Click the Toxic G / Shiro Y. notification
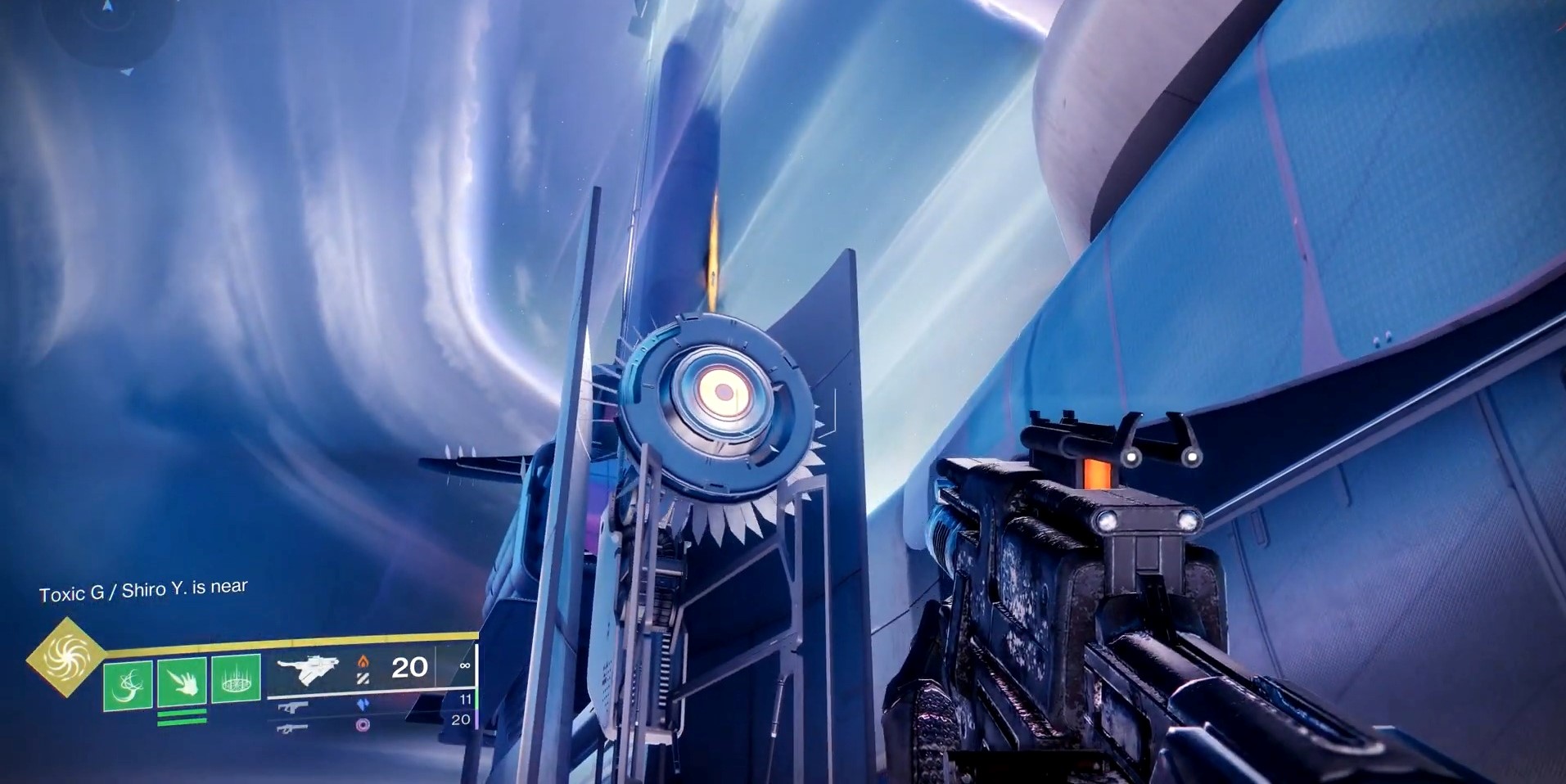 pos(143,587)
